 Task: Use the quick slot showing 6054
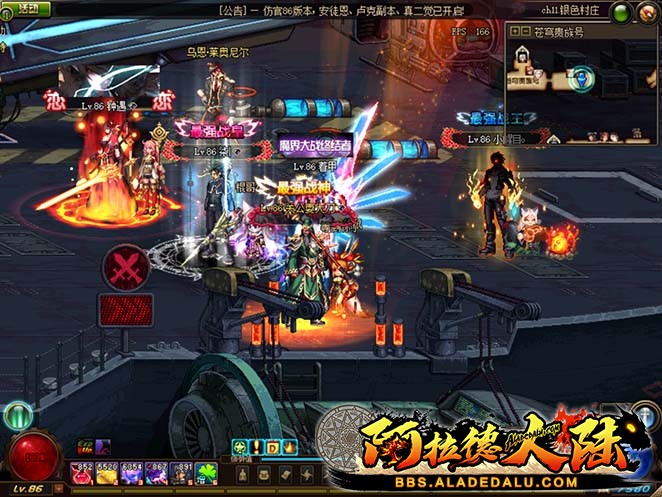[x=131, y=473]
